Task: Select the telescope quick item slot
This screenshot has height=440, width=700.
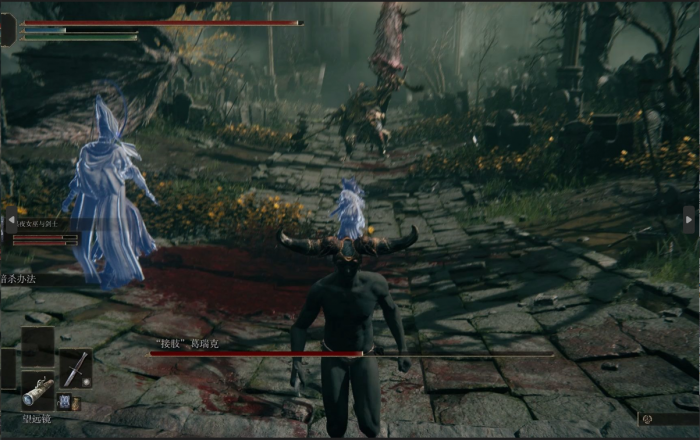Action: [38, 391]
